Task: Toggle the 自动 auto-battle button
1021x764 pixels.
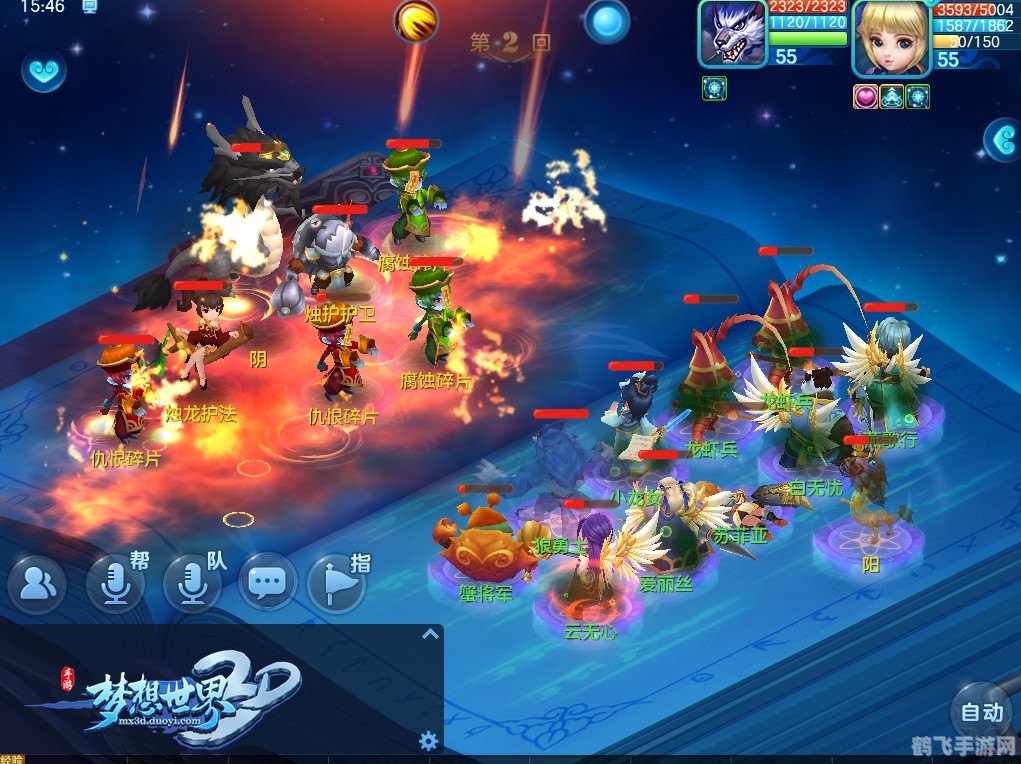Action: coord(980,713)
